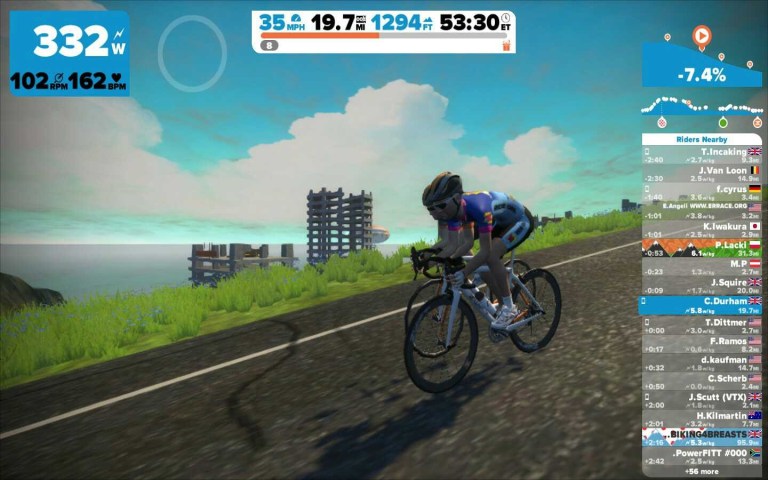This screenshot has width=768, height=480.
Task: Select T.Incaking in the Riders Nearby list
Action: (701, 154)
